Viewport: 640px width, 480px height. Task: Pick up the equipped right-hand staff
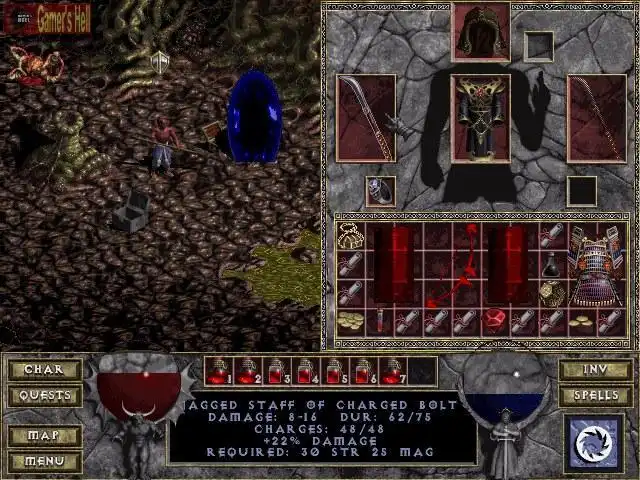pyautogui.click(x=596, y=117)
